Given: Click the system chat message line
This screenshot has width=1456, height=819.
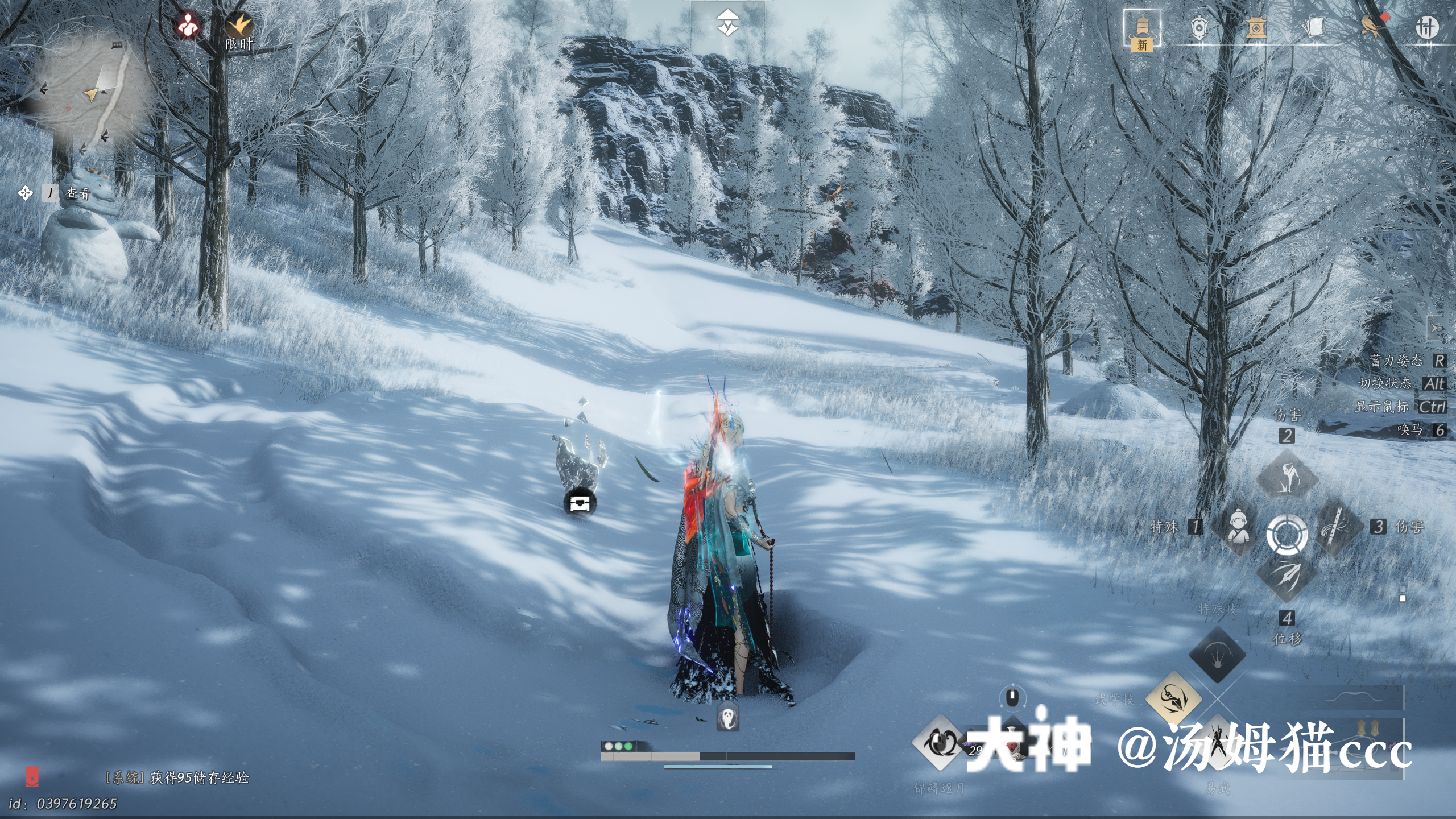Looking at the screenshot, I should click(x=177, y=777).
